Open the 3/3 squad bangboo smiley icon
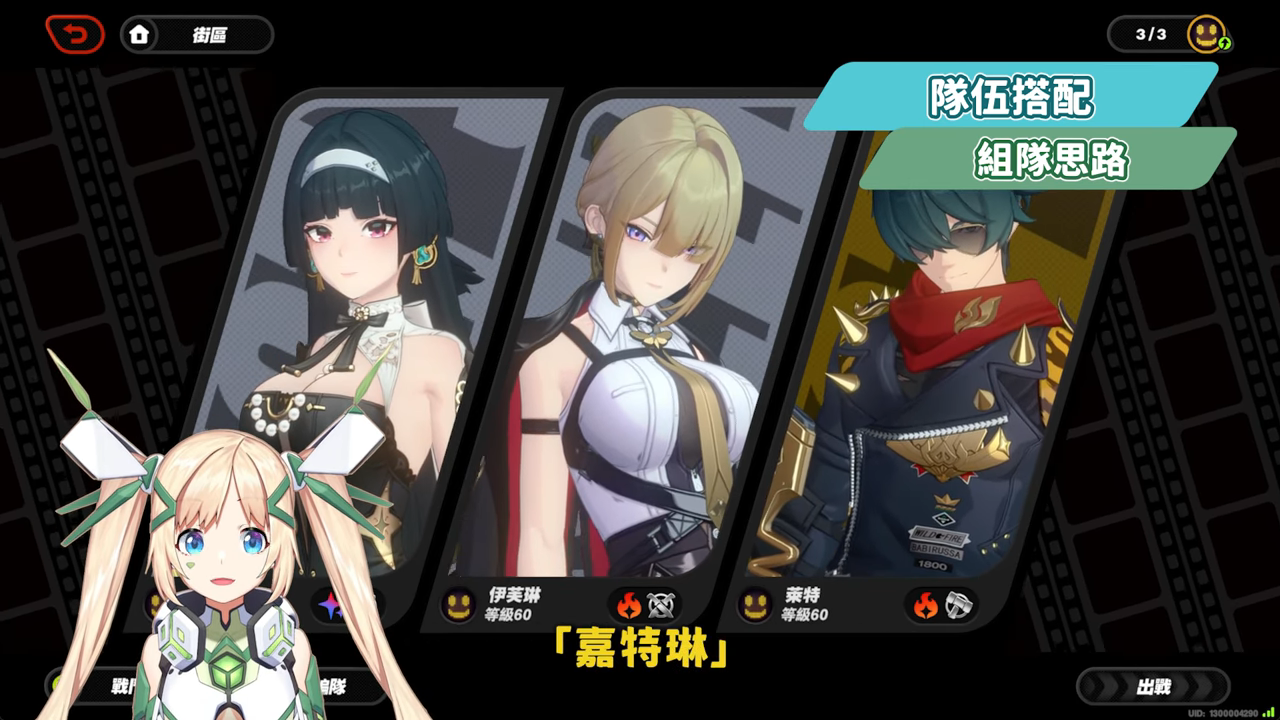The image size is (1280, 720). pos(1207,34)
